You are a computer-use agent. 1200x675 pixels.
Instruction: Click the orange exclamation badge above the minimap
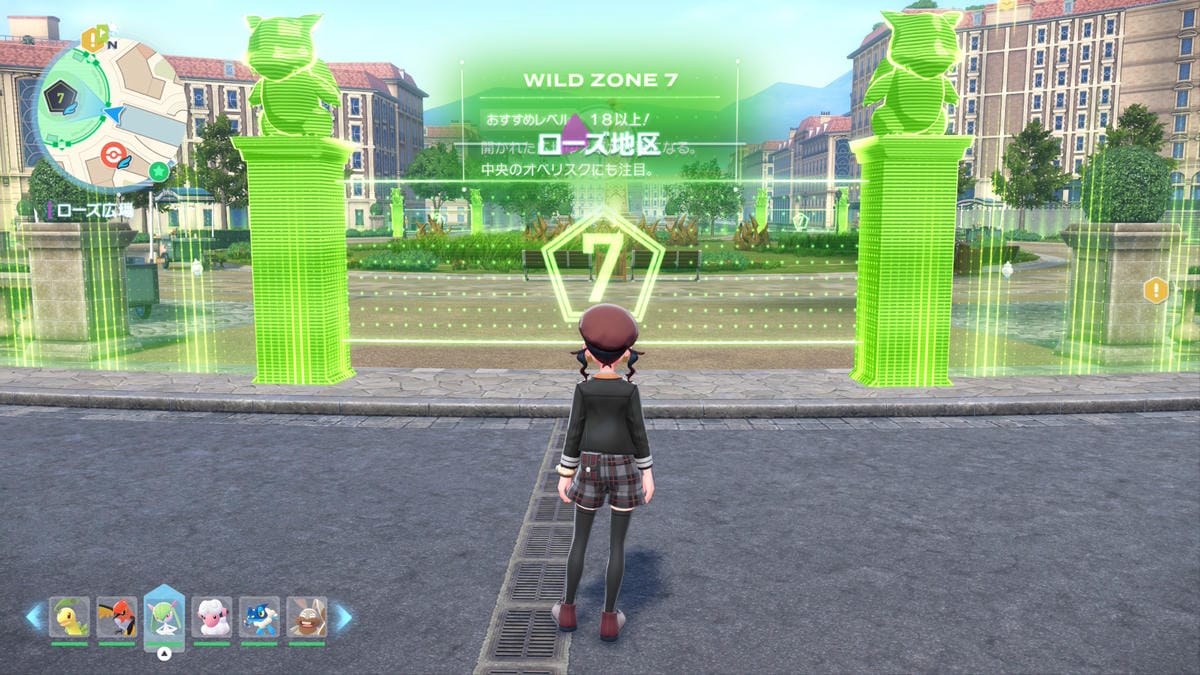pos(93,40)
